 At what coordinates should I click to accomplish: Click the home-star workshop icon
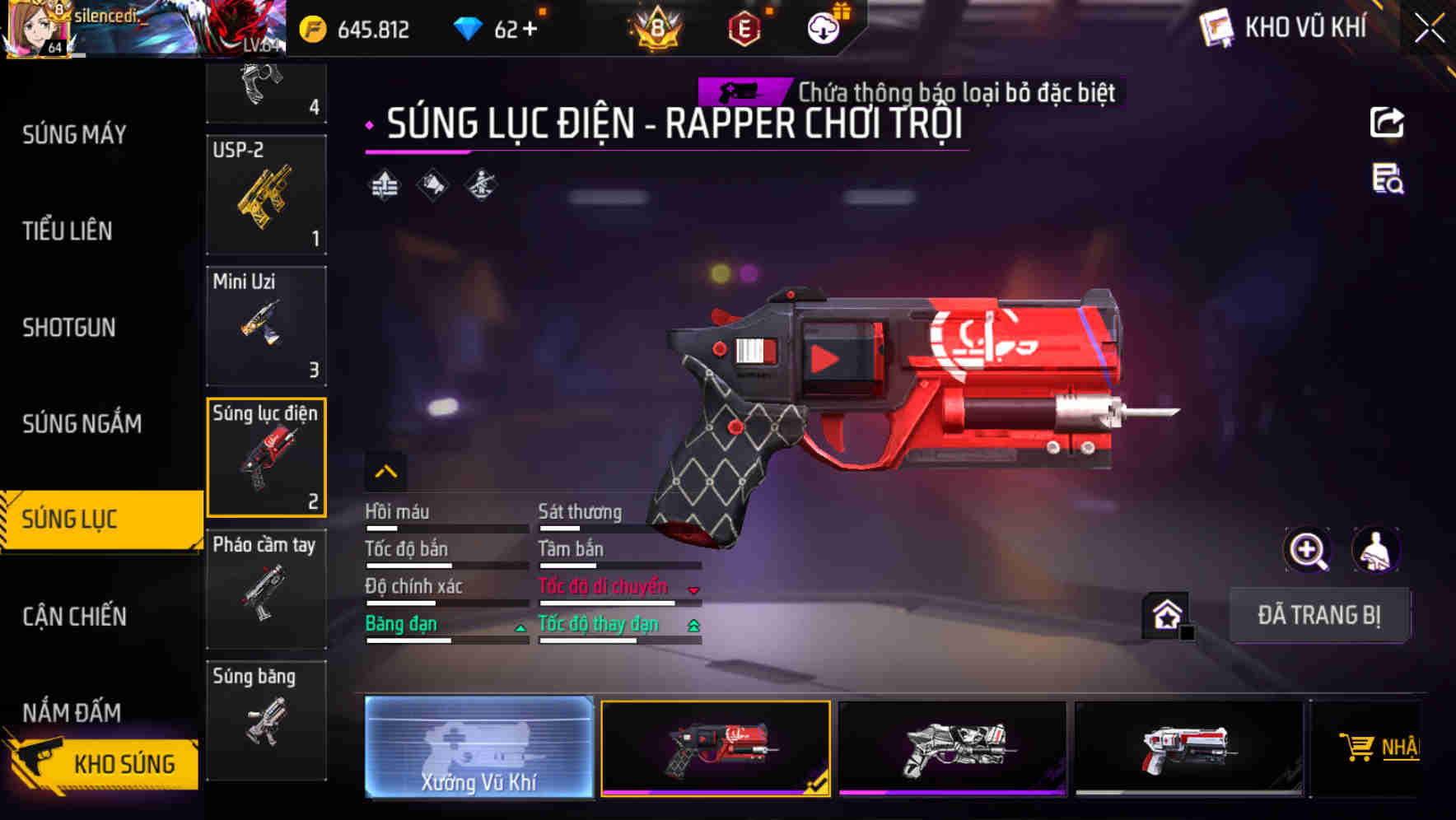click(x=1164, y=613)
